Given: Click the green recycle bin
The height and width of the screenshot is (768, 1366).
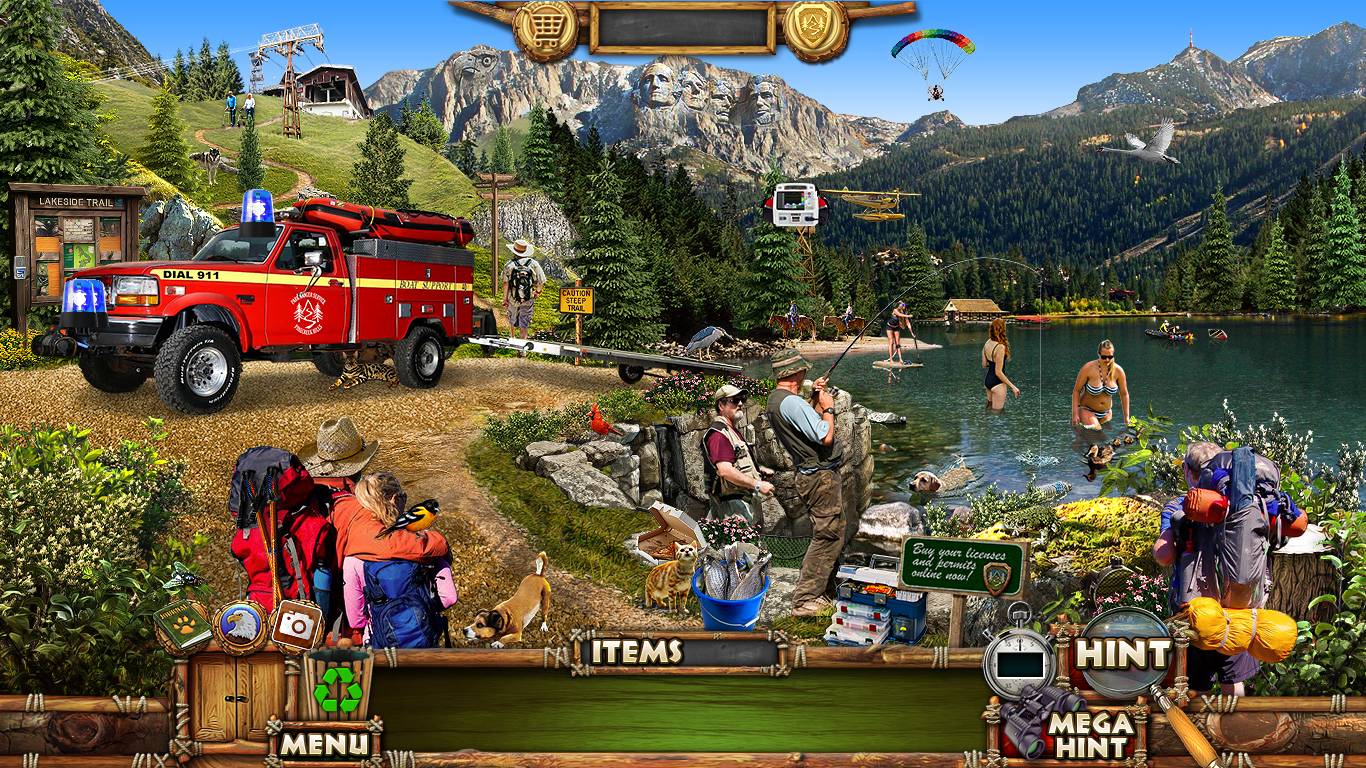Looking at the screenshot, I should (x=338, y=688).
